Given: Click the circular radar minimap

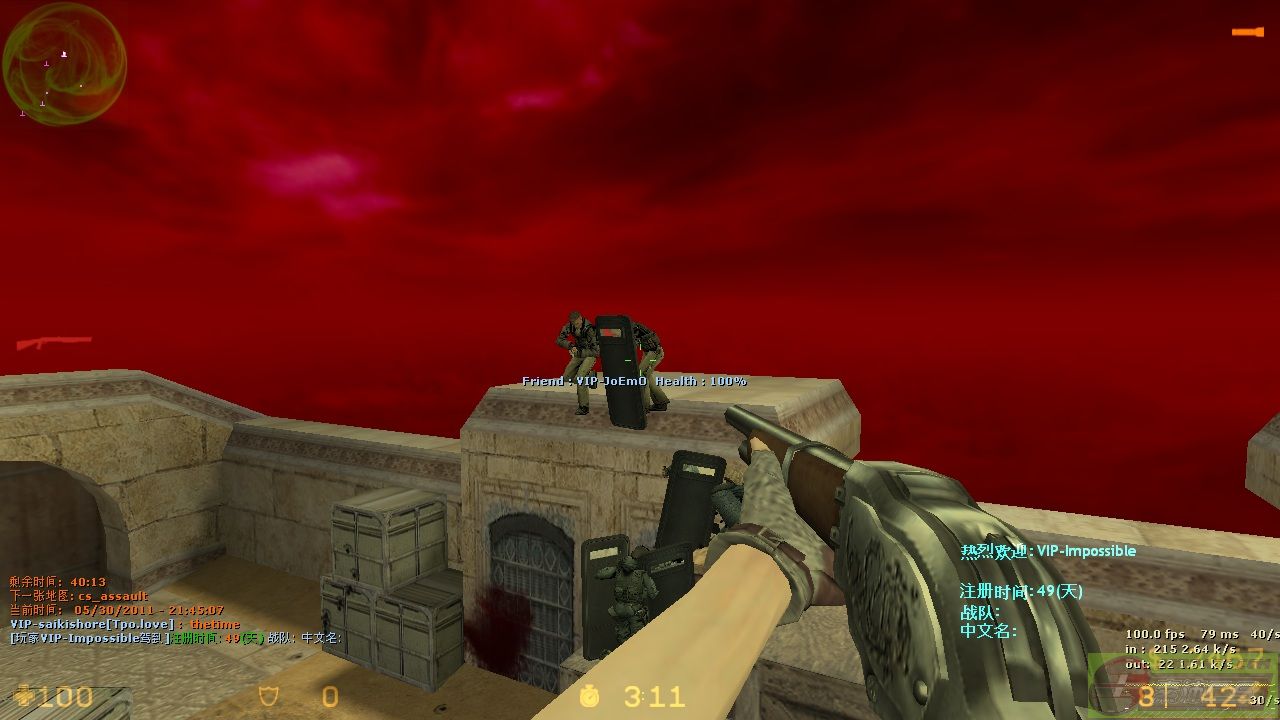Looking at the screenshot, I should (x=64, y=63).
